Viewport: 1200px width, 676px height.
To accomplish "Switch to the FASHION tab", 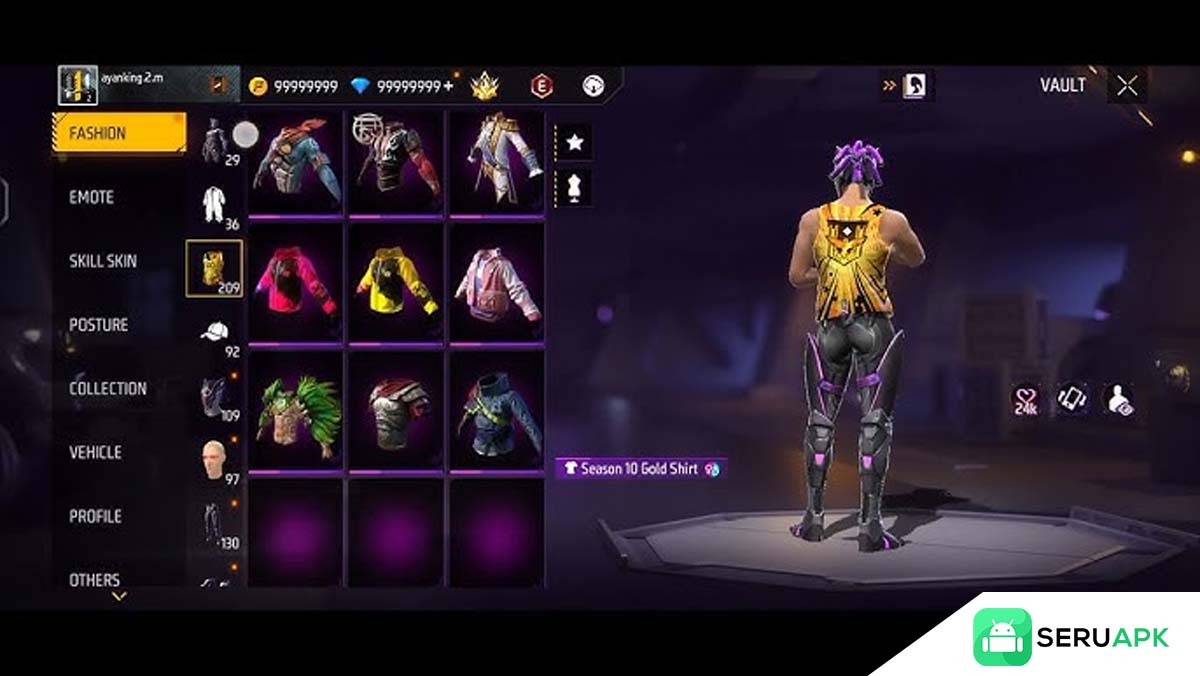I will [118, 133].
